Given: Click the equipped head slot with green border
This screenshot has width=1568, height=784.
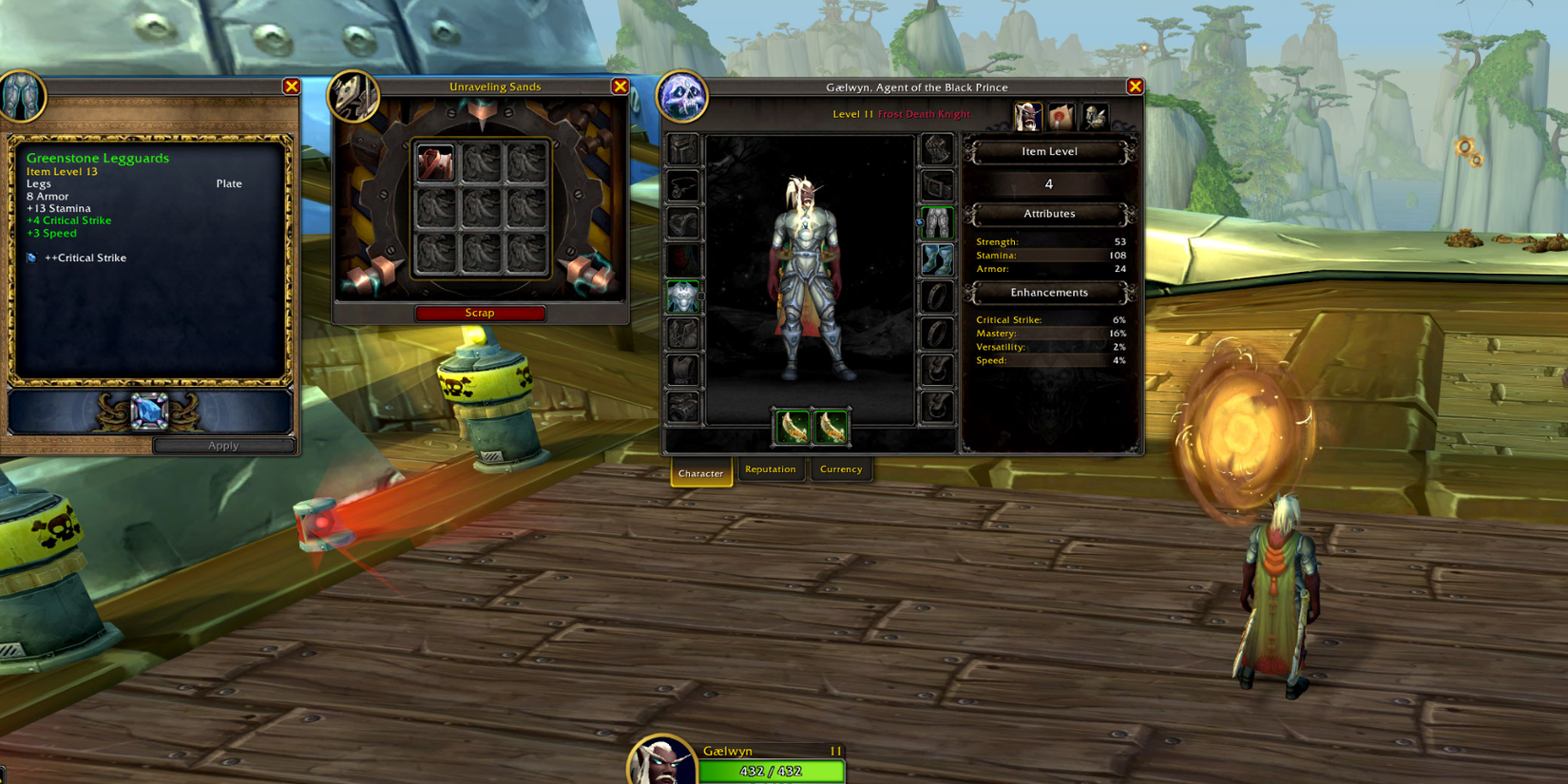Looking at the screenshot, I should tap(684, 296).
